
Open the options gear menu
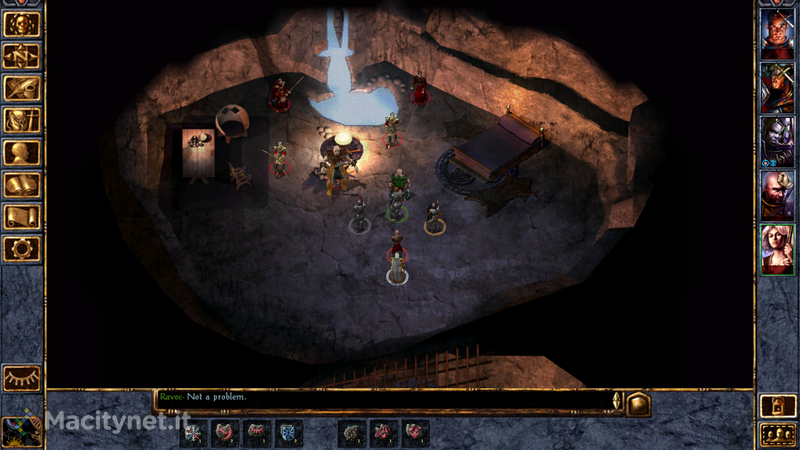[x=22, y=248]
